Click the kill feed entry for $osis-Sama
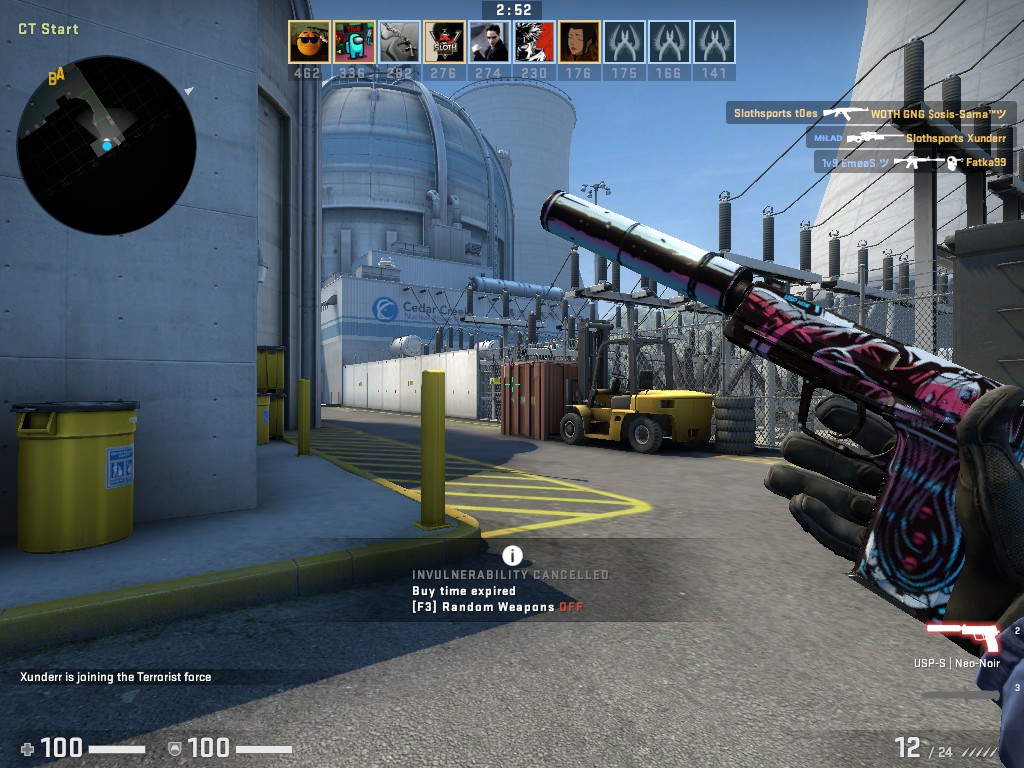Viewport: 1024px width, 768px height. pos(871,114)
